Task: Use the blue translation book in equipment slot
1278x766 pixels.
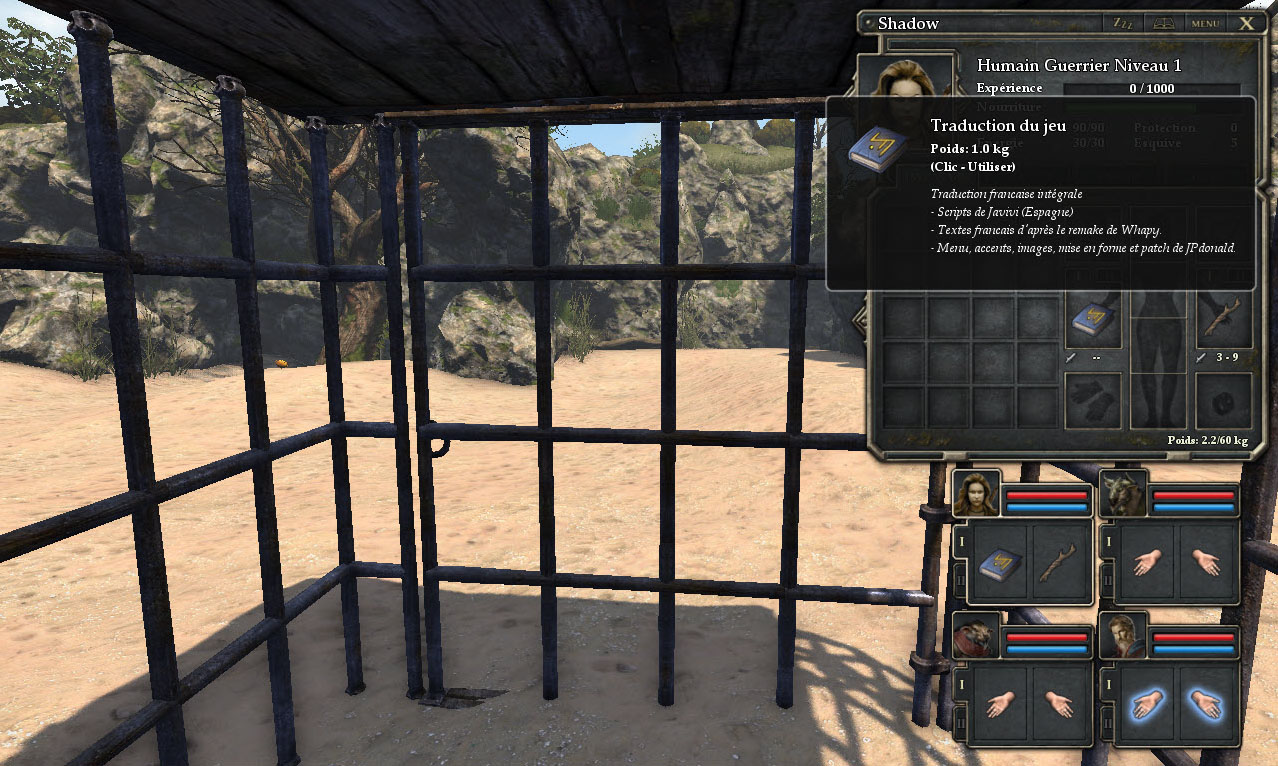Action: [x=1092, y=320]
